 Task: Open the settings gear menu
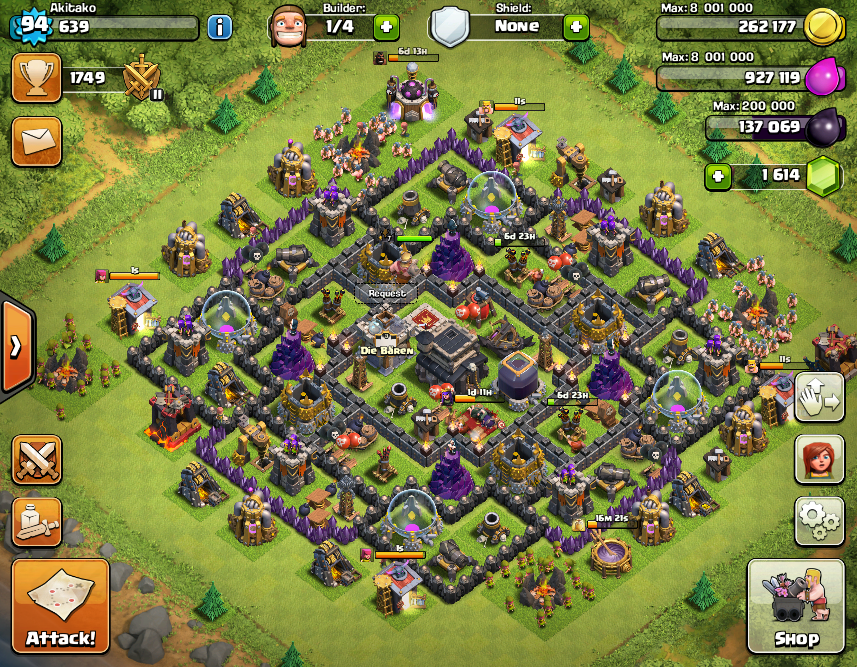[x=819, y=520]
